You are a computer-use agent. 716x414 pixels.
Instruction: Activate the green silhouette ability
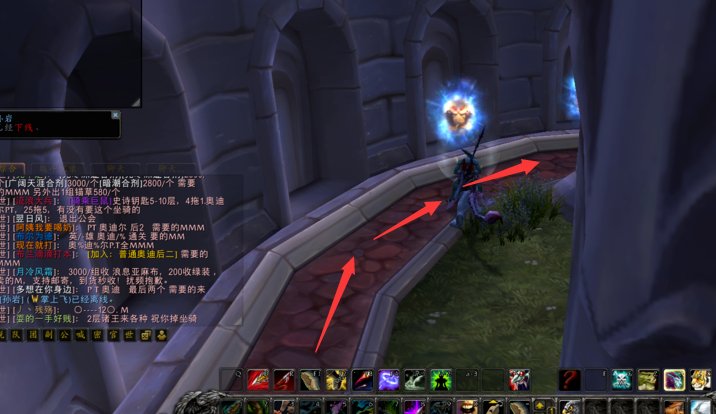(x=441, y=381)
